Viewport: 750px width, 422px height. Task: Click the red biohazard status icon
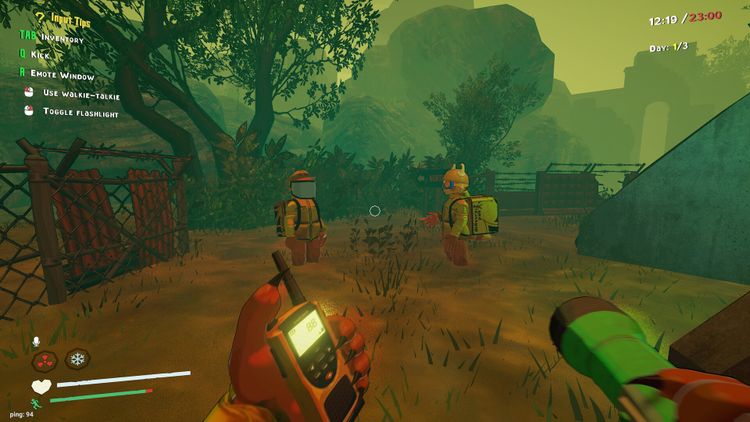click(45, 359)
